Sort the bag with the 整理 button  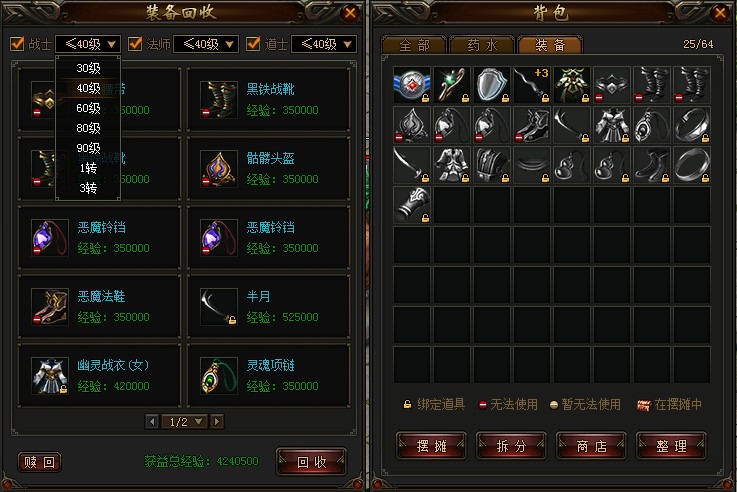click(x=672, y=446)
